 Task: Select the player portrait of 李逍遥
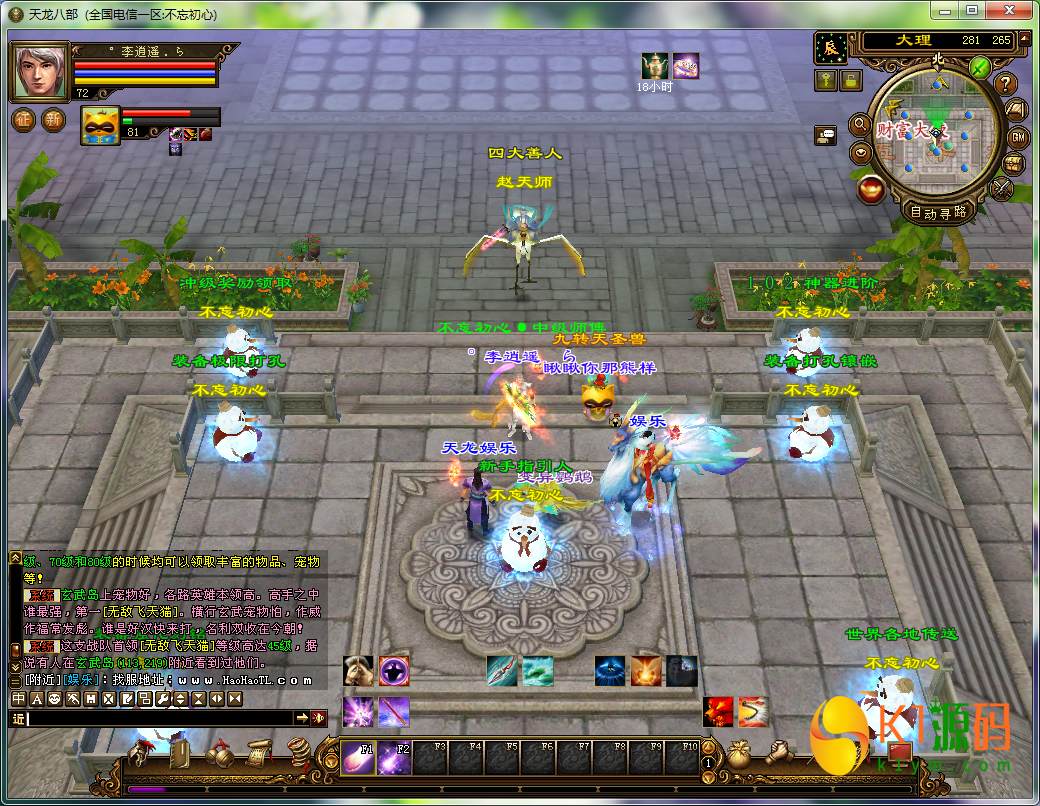[39, 71]
